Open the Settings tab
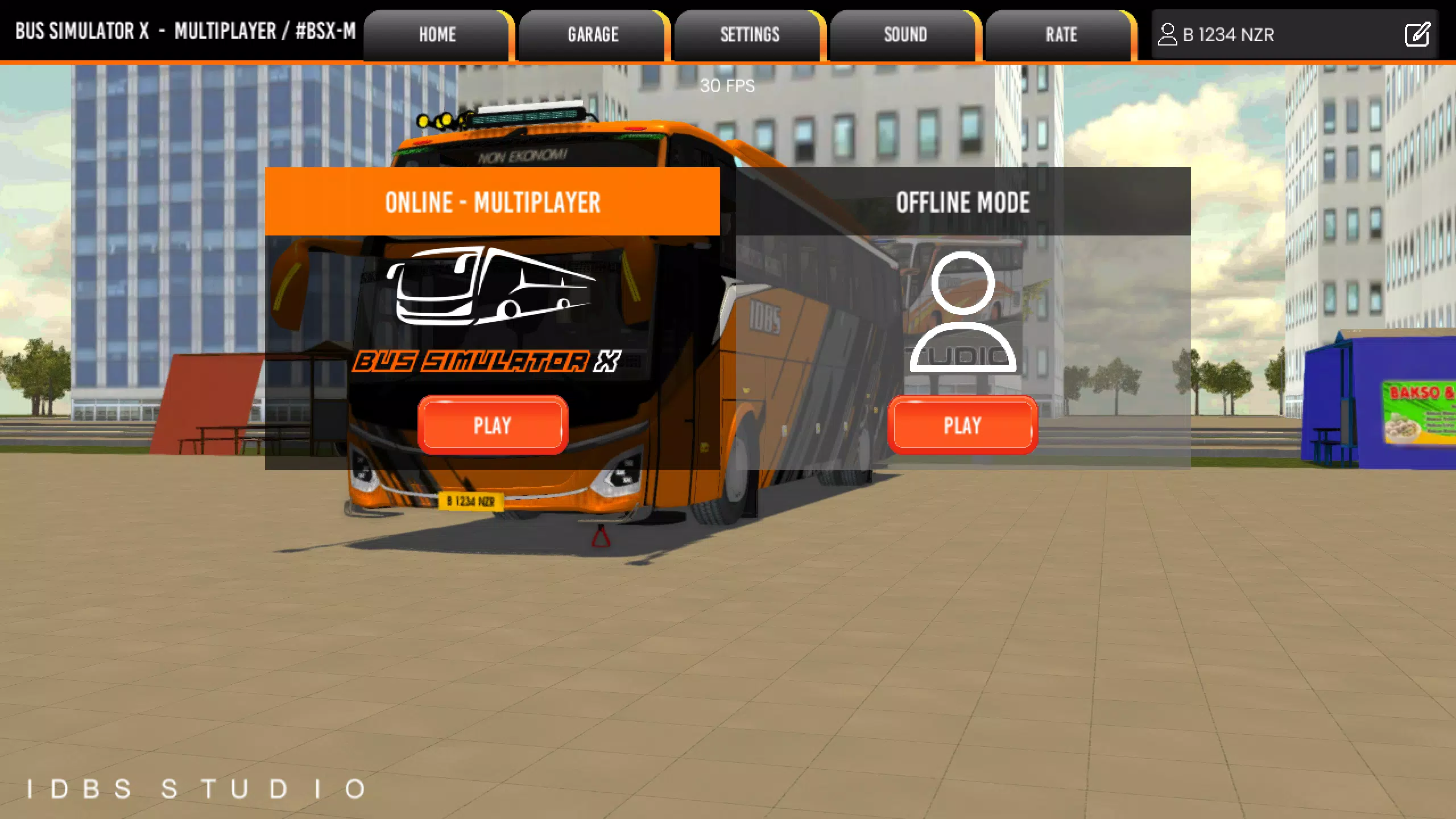 point(750,35)
